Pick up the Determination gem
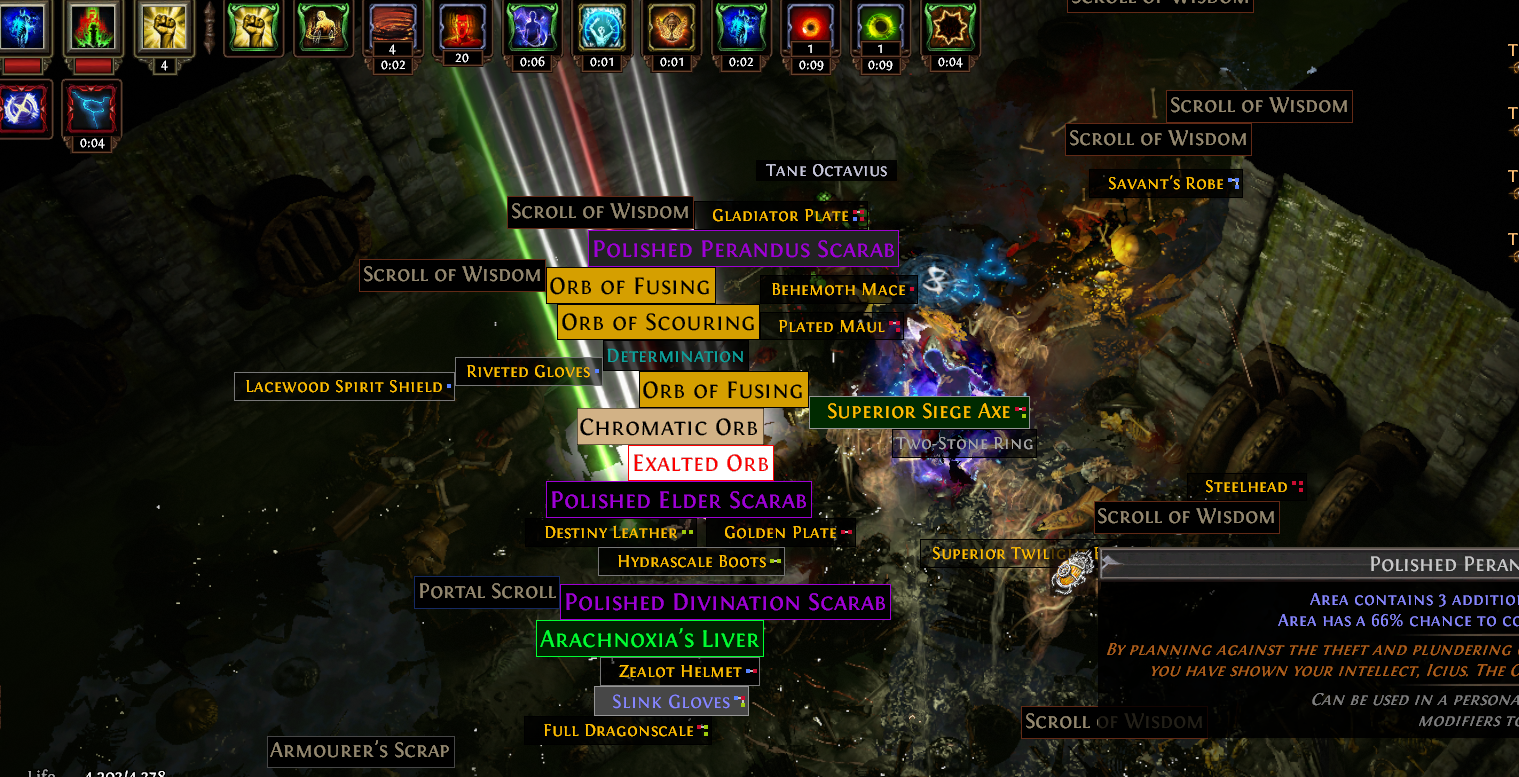Screen dimensions: 1519x777 [x=675, y=356]
